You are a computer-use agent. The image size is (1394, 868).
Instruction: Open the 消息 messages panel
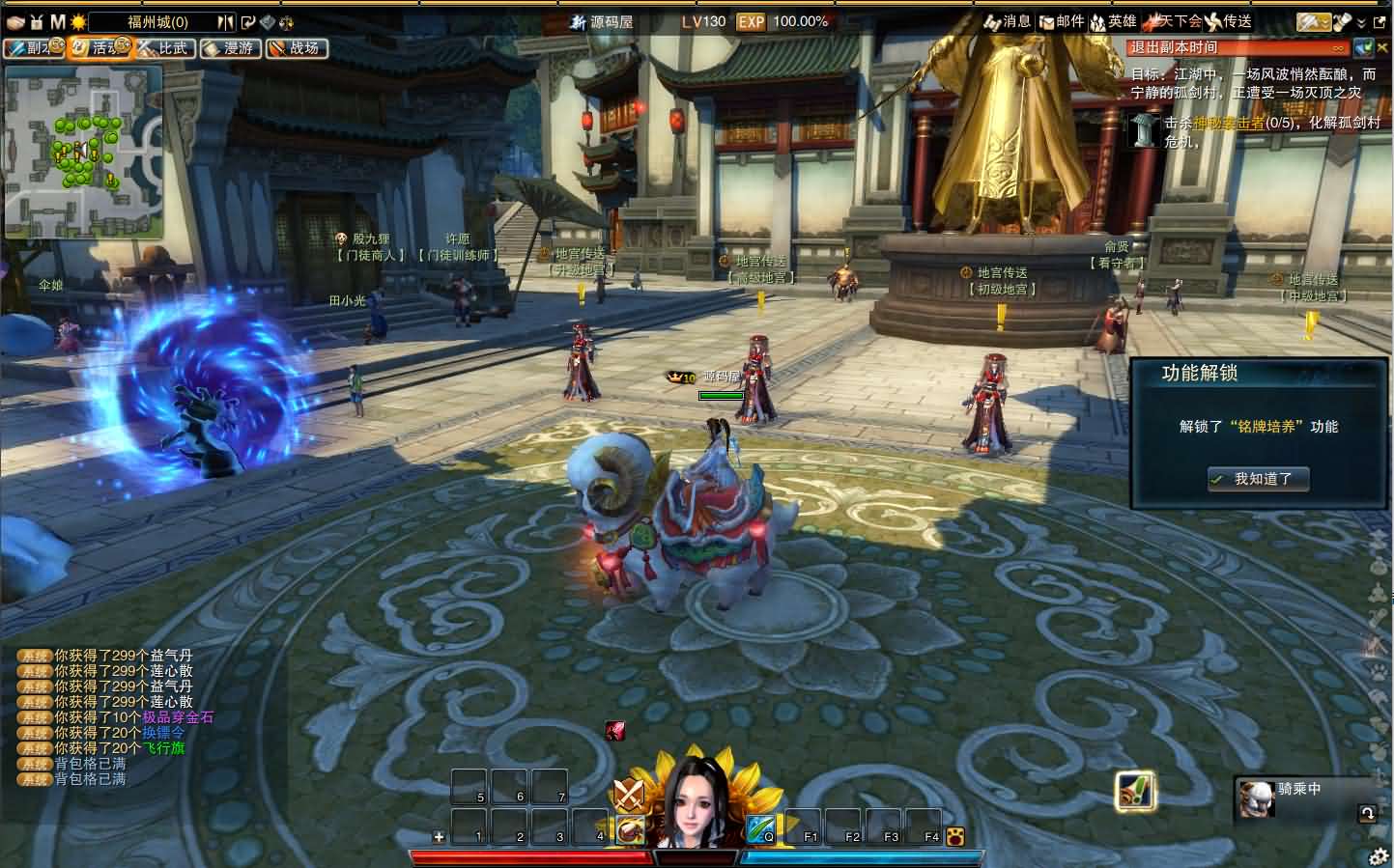coord(1009,21)
